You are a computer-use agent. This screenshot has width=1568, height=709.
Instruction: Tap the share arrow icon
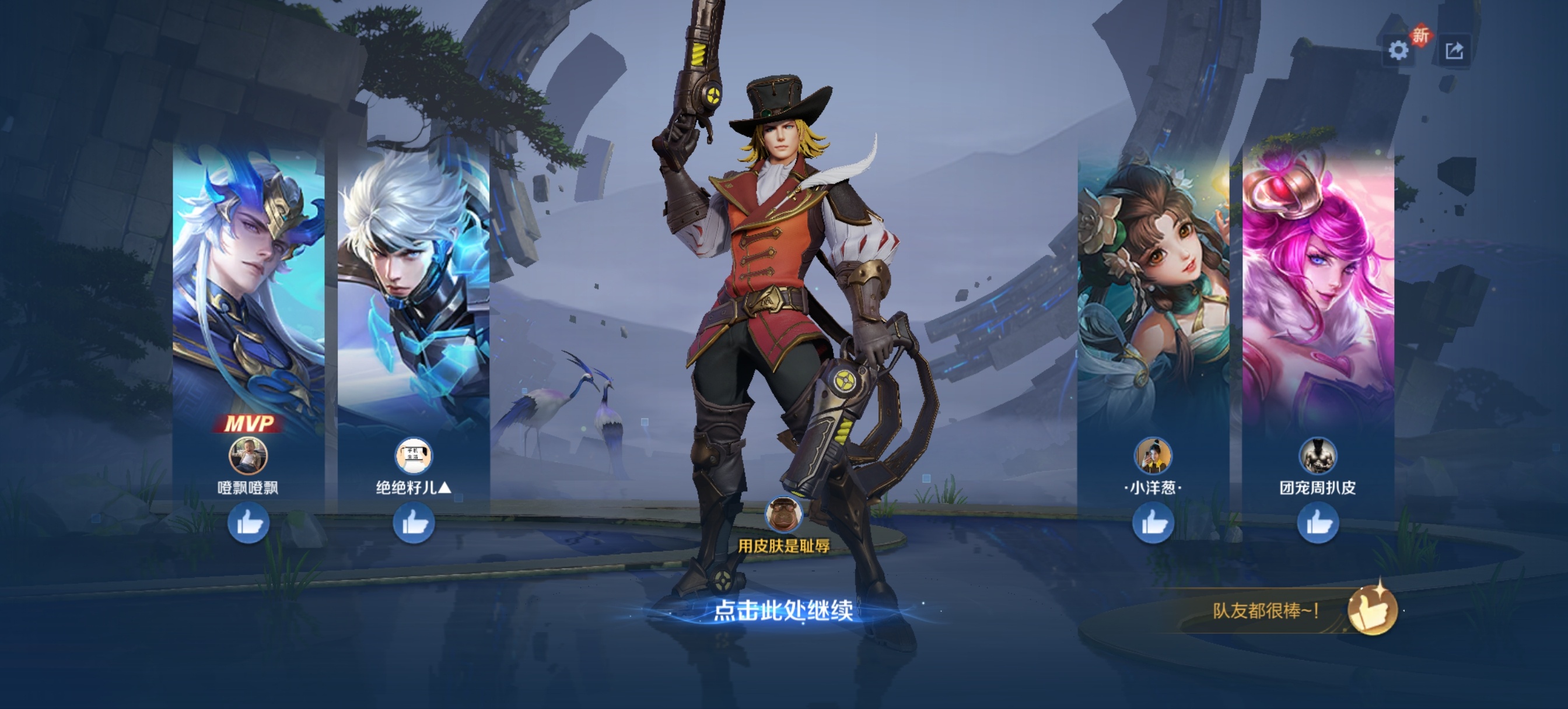point(1454,51)
